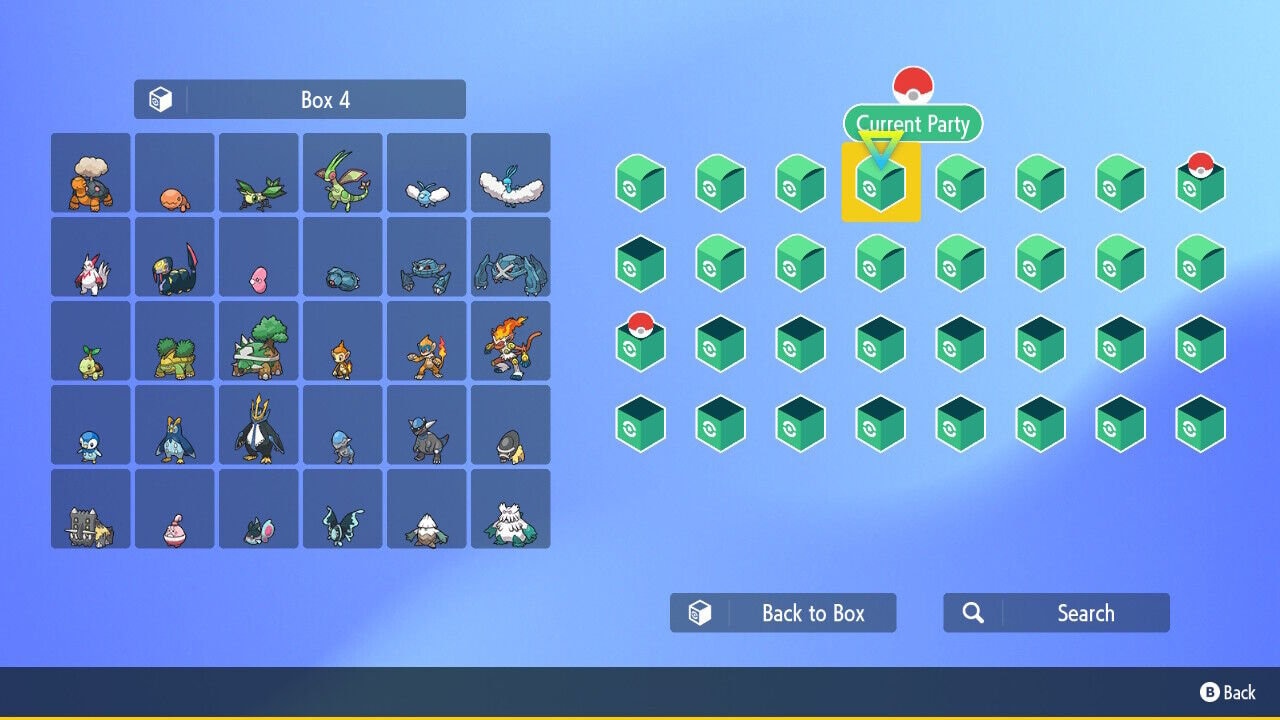Select Metagross in the second row
Screen dimensions: 1280x720
click(510, 257)
